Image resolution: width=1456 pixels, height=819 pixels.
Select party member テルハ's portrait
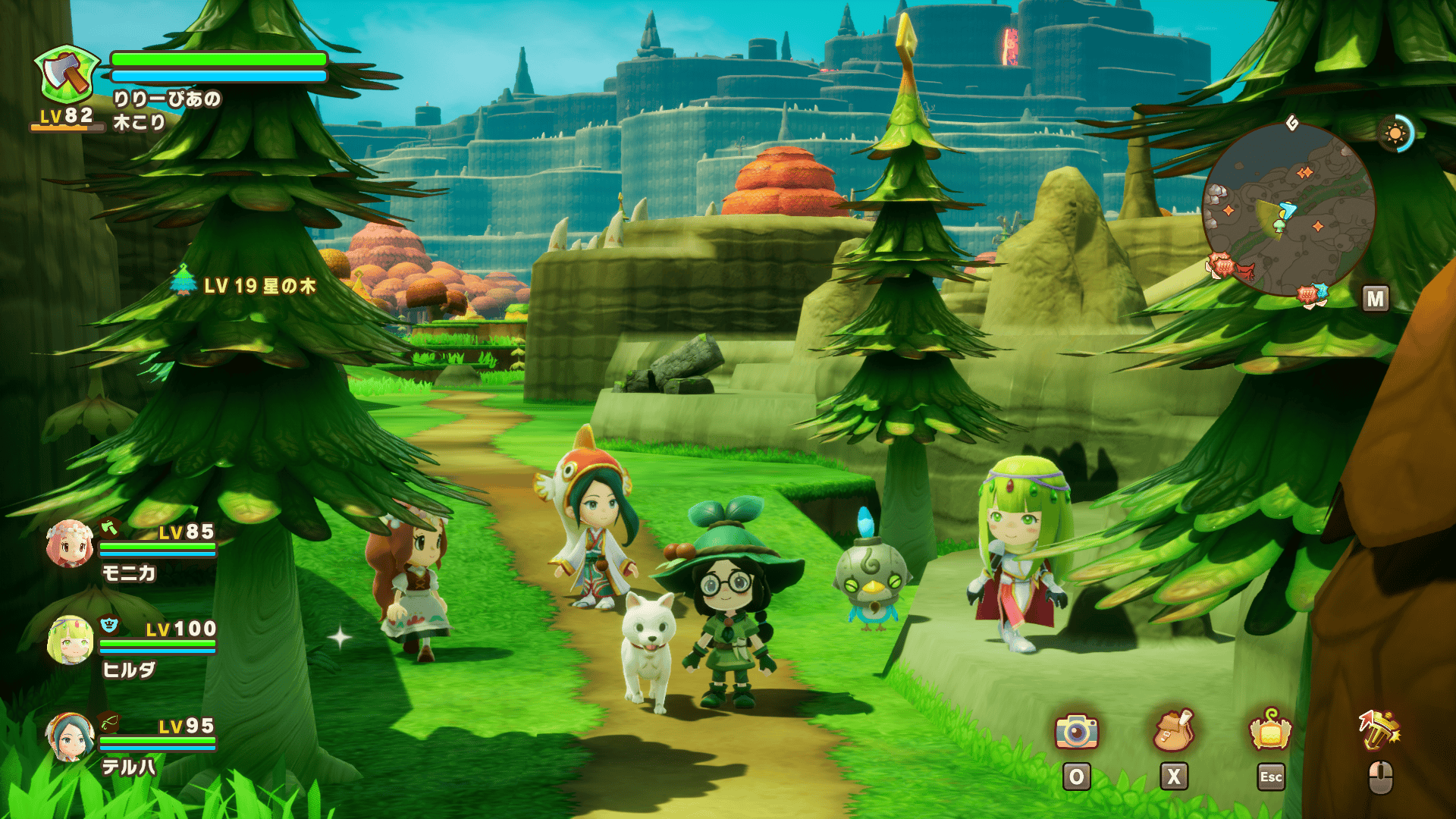(x=70, y=737)
